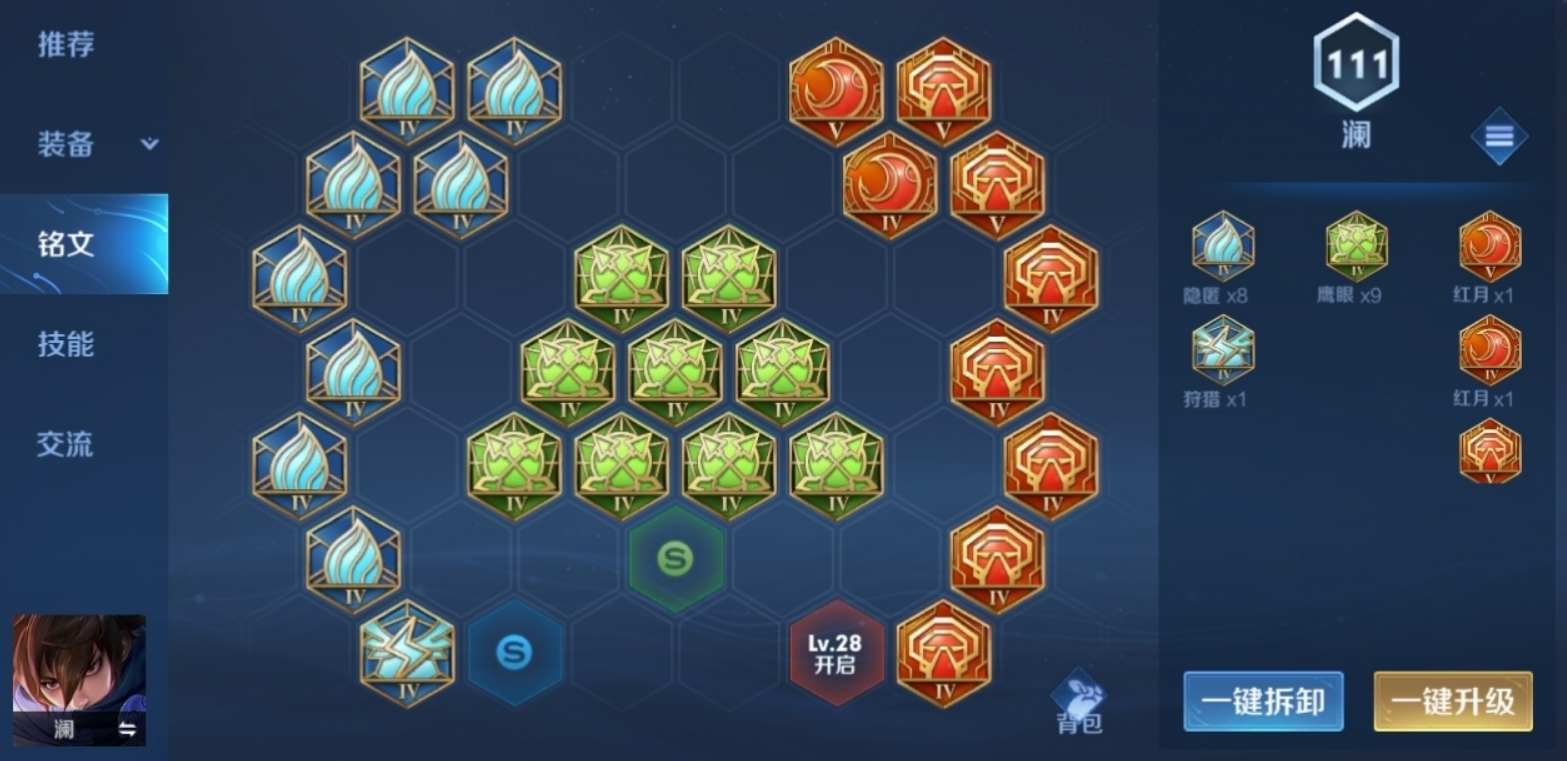Switch to the 技能 skills tab
1567x761 pixels.
[66, 344]
